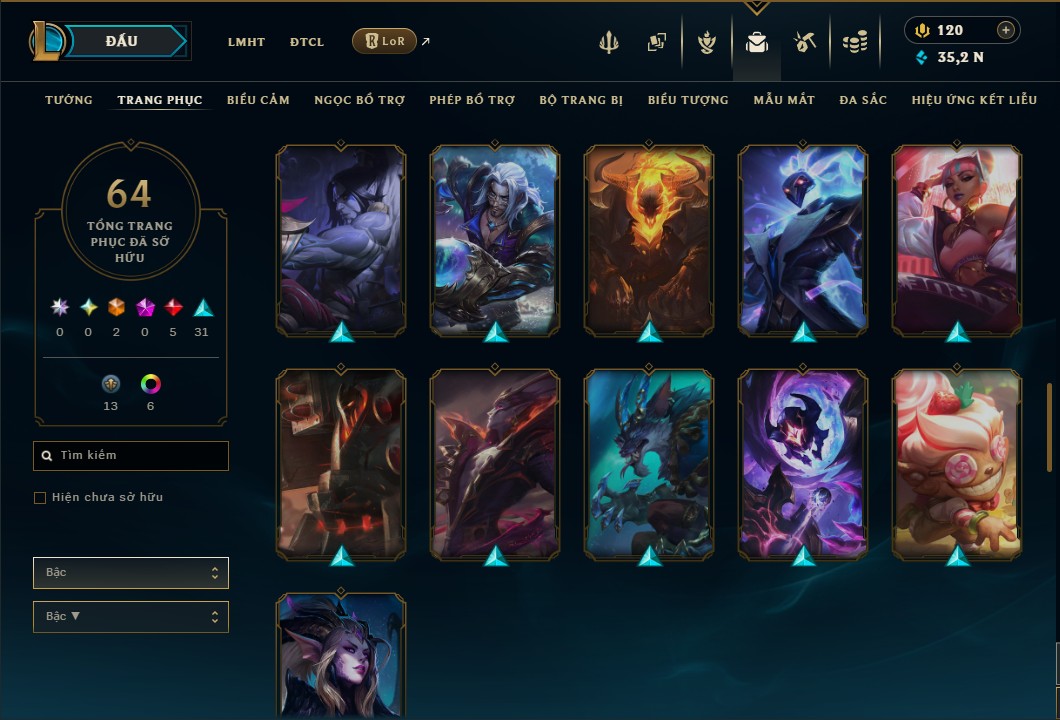Viewport: 1060px width, 720px height.
Task: Open the Bậc grouping dropdown
Action: [x=131, y=573]
